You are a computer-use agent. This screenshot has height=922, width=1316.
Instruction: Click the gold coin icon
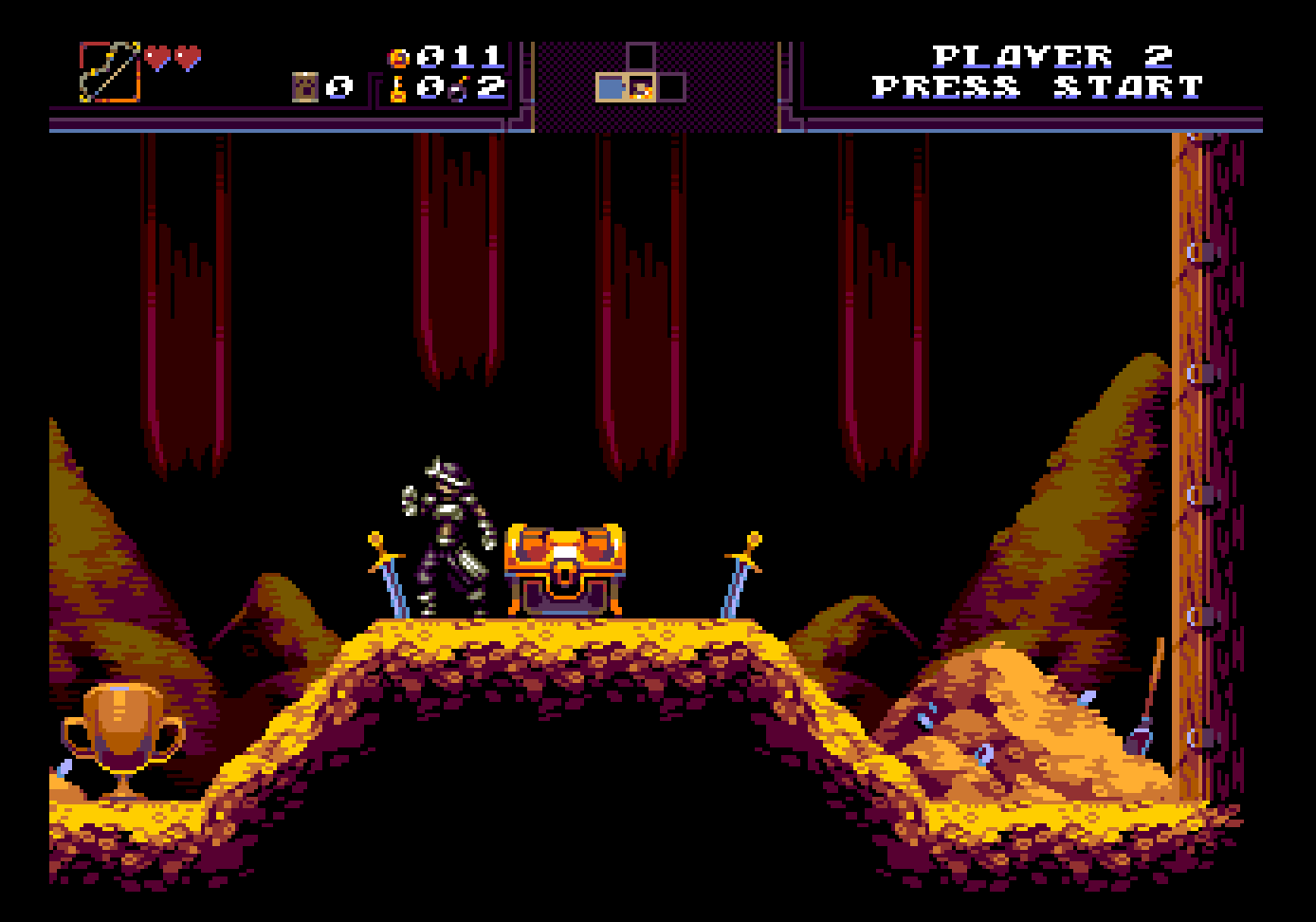tap(399, 58)
